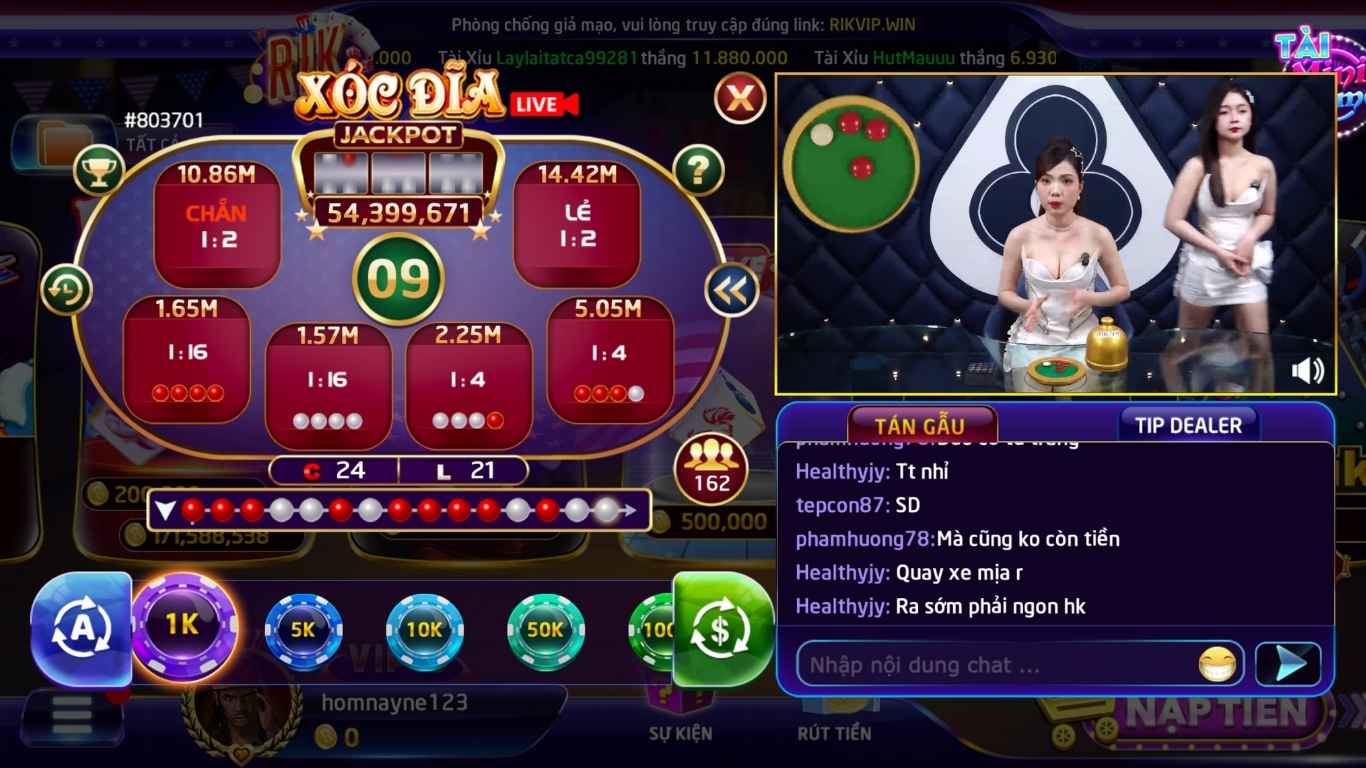Click the chat input field to type

(x=990, y=663)
